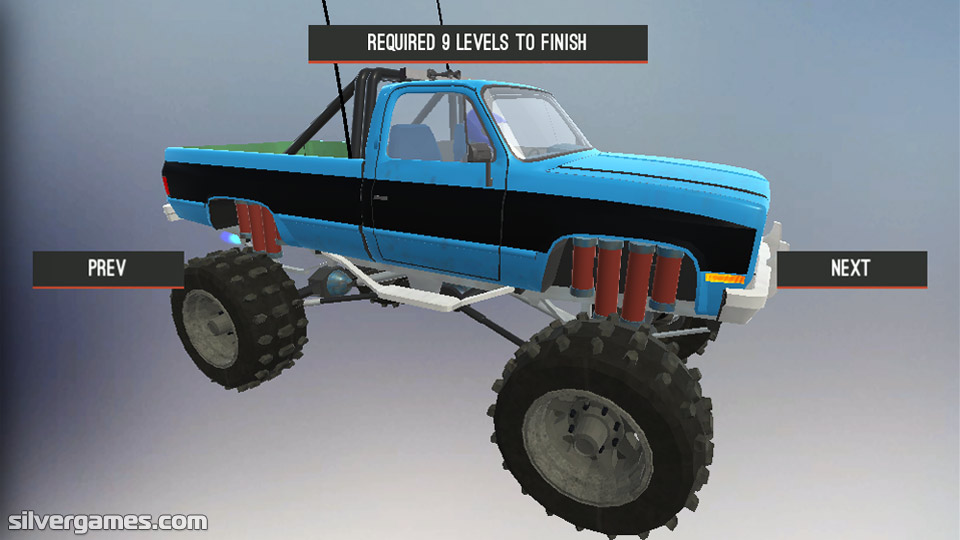
Task: Click the Required 9 Levels to Finish banner
Action: [x=477, y=43]
